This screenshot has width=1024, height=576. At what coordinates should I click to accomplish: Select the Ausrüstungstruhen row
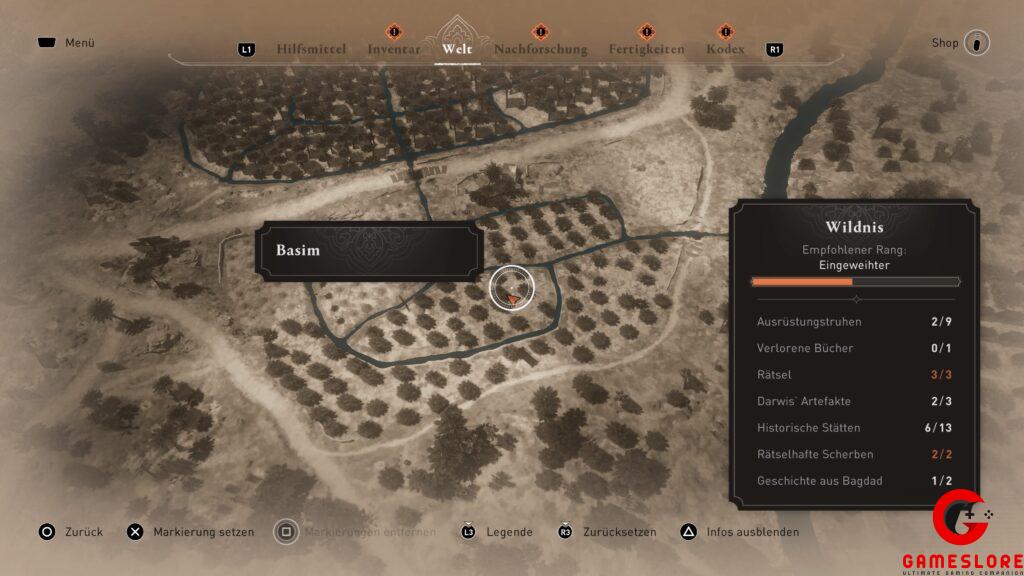[x=854, y=322]
